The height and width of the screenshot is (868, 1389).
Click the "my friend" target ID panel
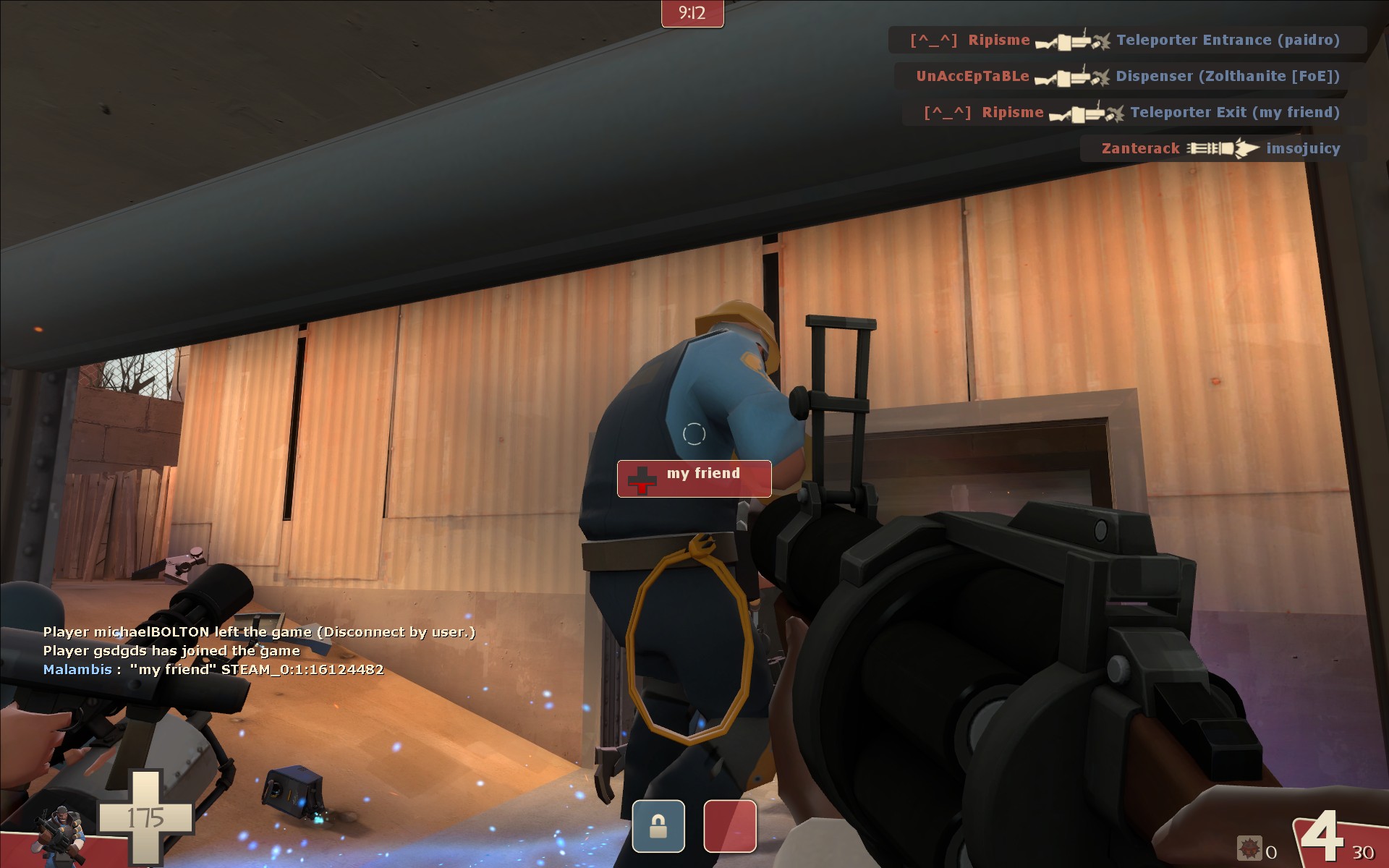pos(694,478)
